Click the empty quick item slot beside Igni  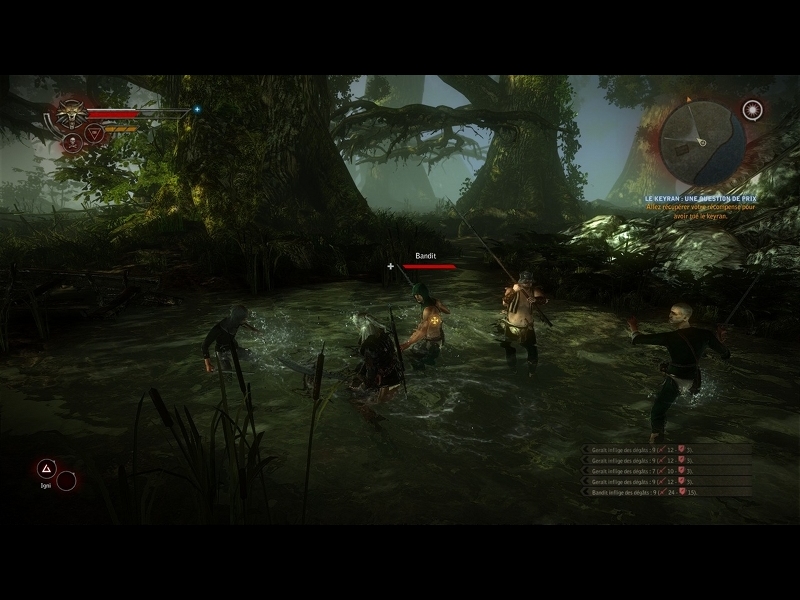[x=66, y=481]
